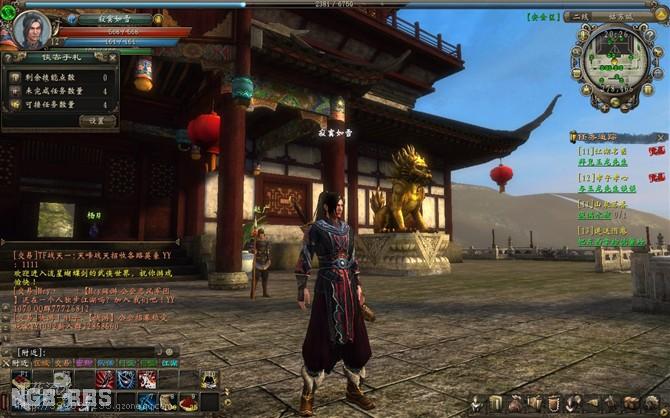Activate the blue mask skill on hotbar
The width and height of the screenshot is (670, 418).
[x=125, y=379]
